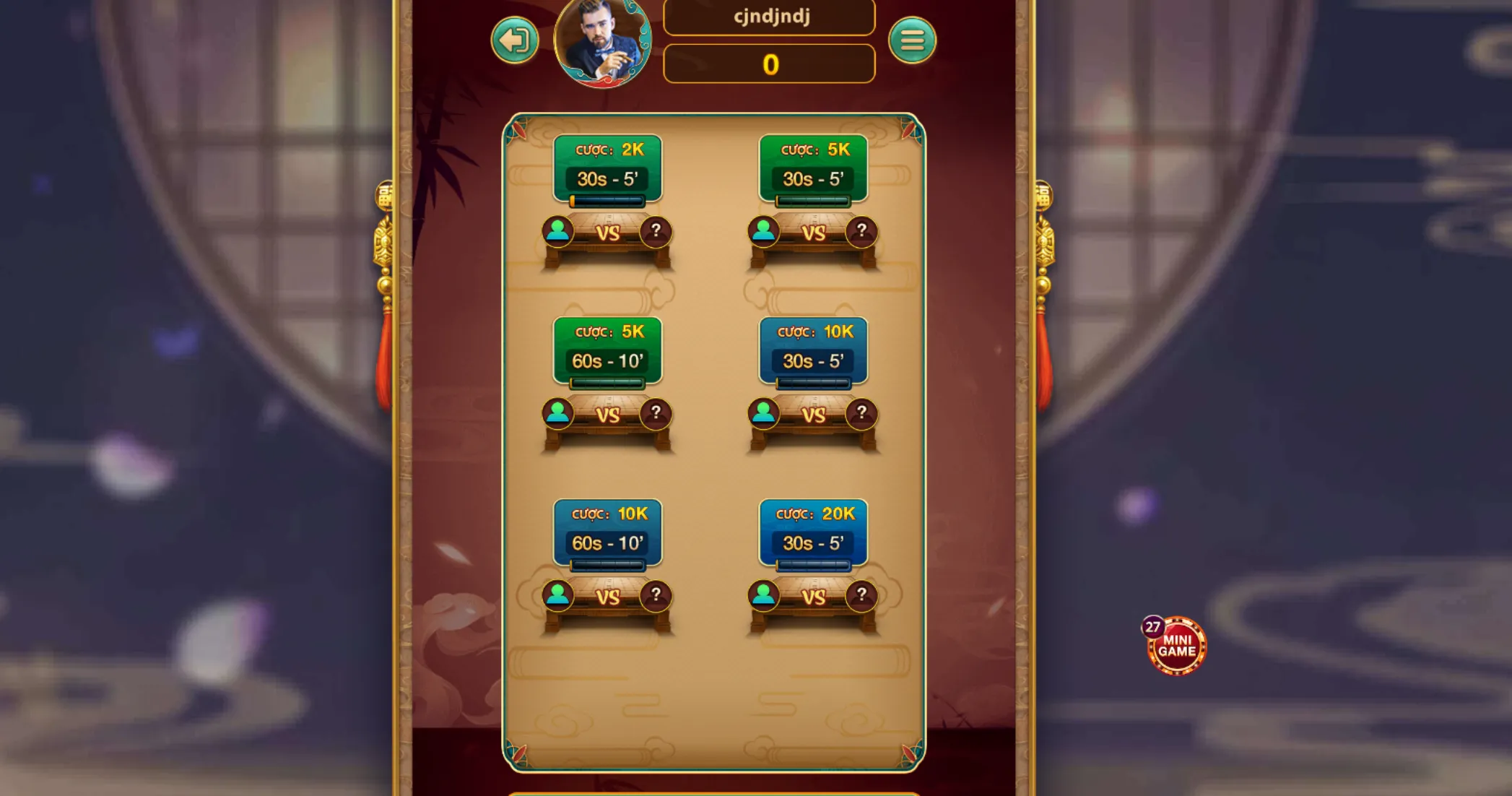
Task: Click the player seat icon on the 10K 60s table
Action: tap(557, 595)
